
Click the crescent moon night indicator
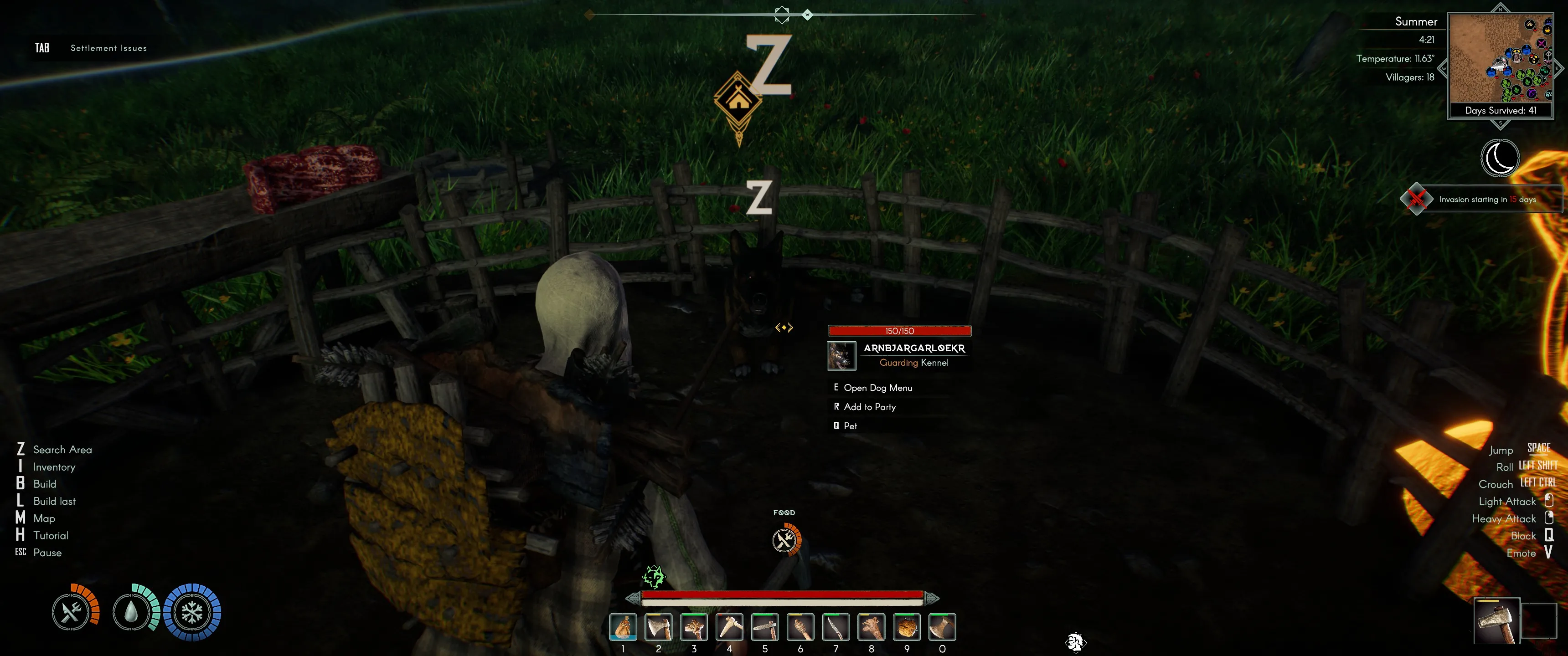[x=1500, y=158]
